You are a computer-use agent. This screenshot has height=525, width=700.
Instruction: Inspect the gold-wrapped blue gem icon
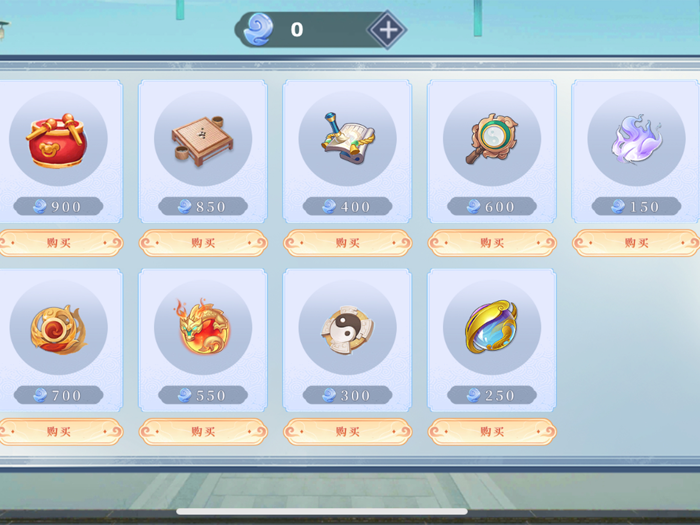coord(492,327)
